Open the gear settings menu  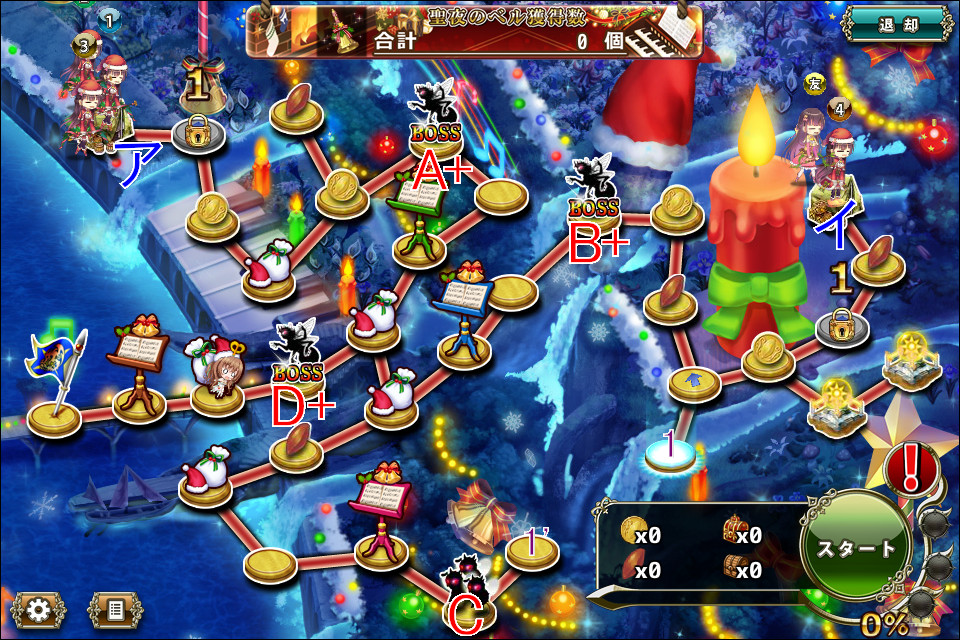(39, 608)
